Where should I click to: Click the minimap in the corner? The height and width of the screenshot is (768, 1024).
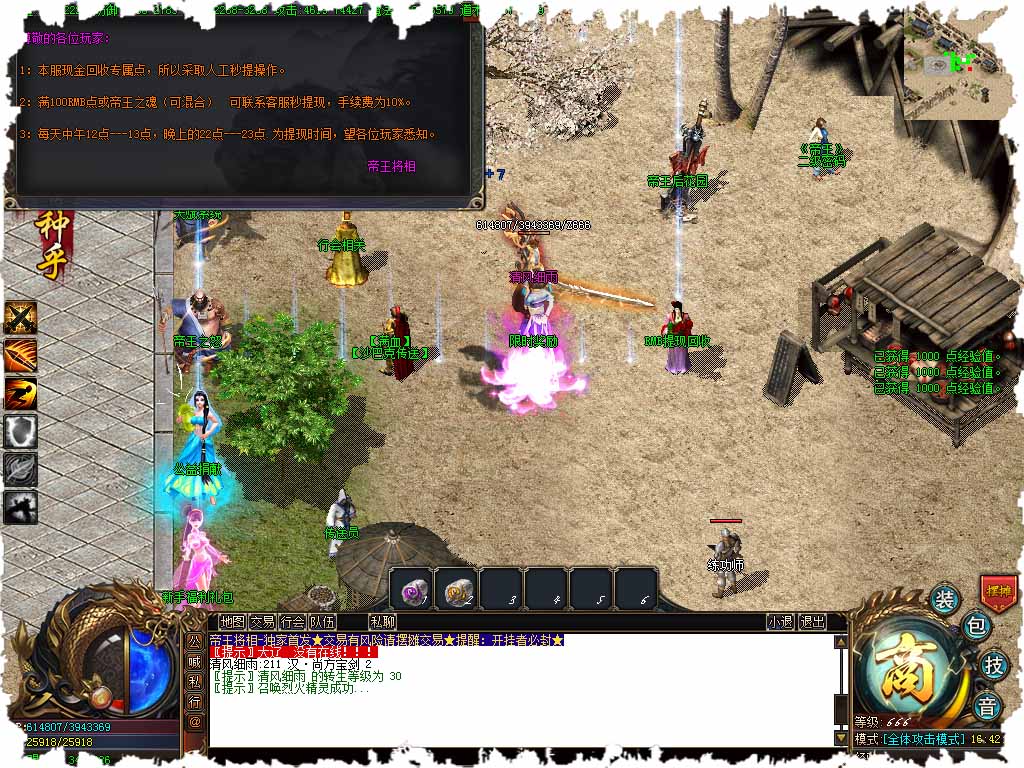point(955,62)
